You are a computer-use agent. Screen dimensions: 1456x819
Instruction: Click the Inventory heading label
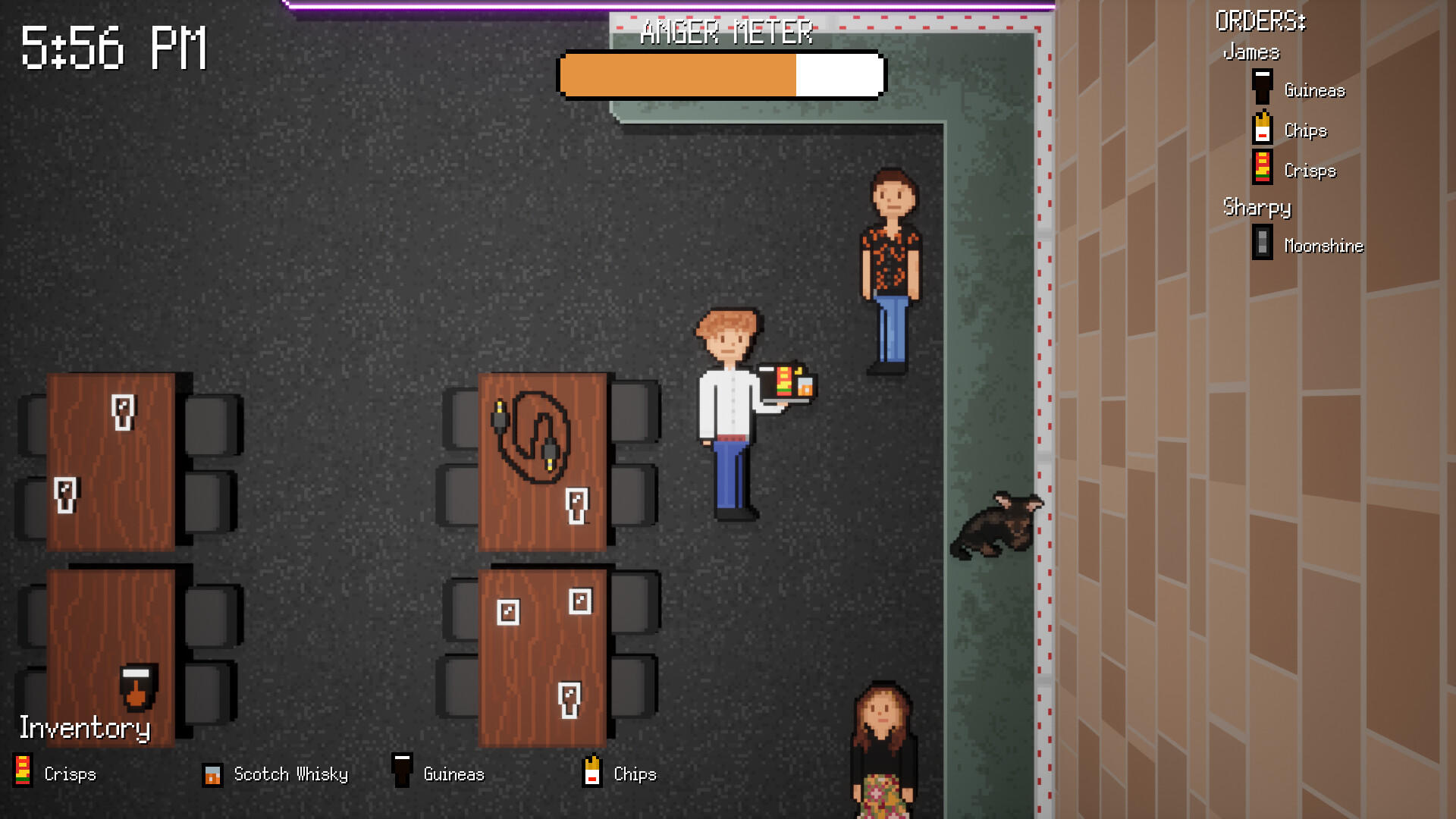click(86, 730)
